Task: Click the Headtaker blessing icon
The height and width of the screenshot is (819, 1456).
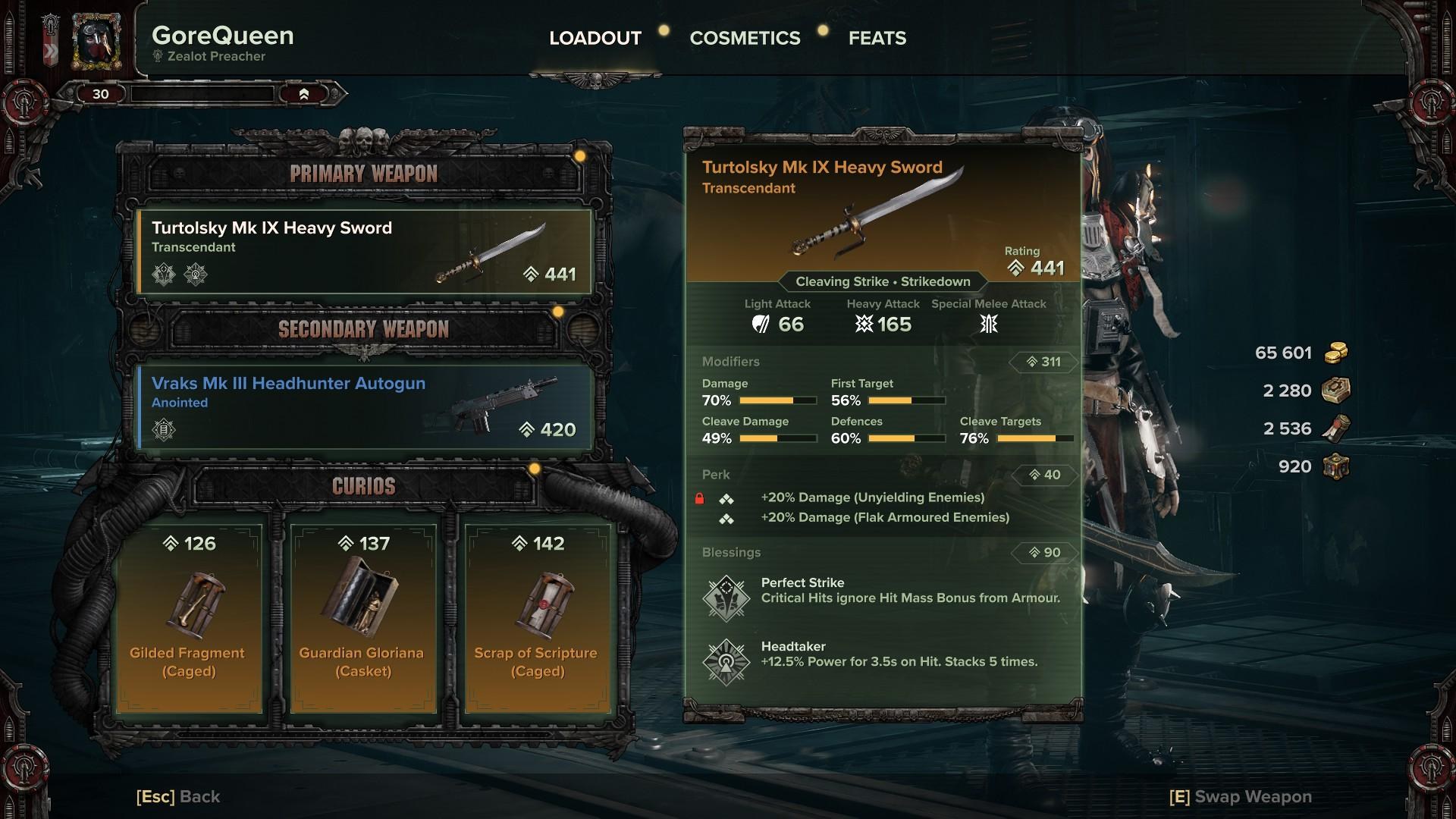Action: [726, 661]
